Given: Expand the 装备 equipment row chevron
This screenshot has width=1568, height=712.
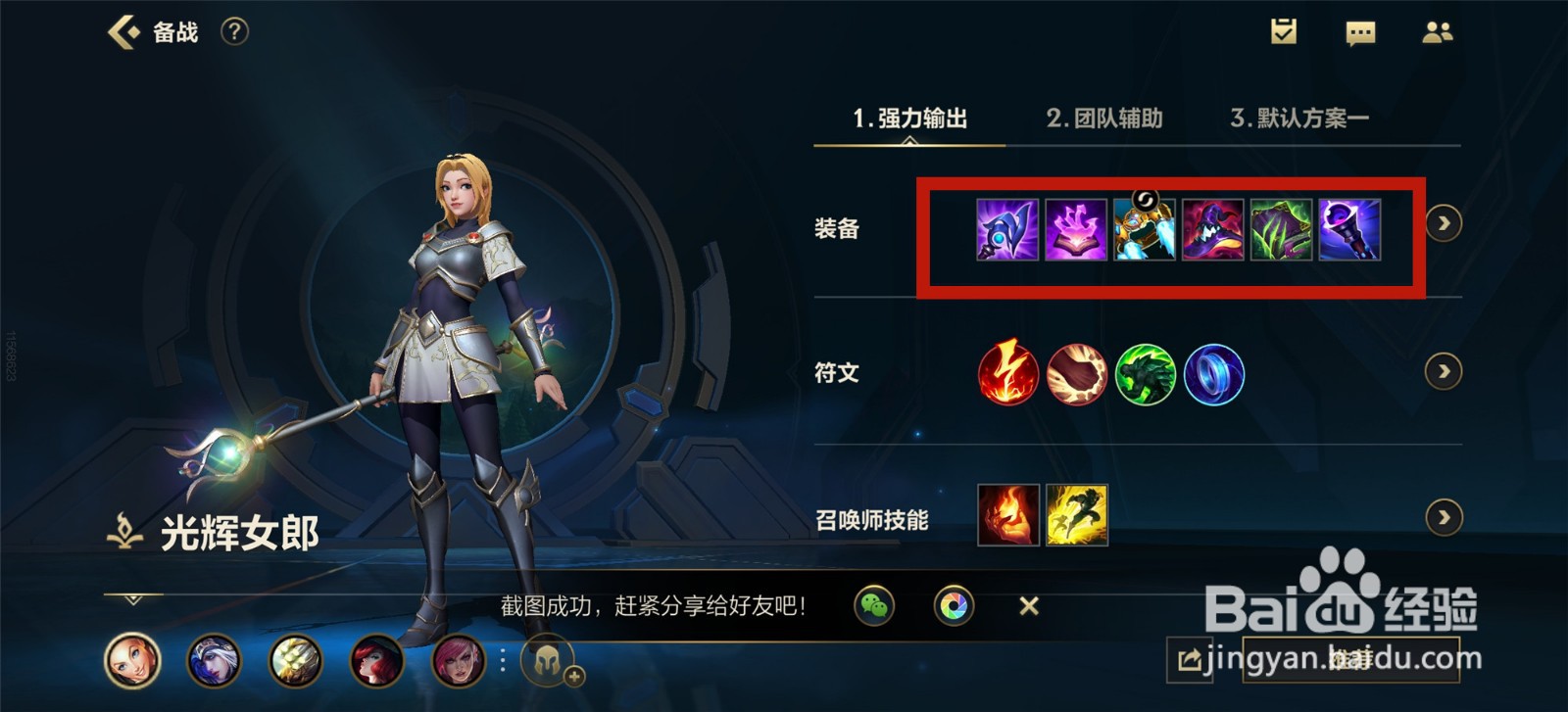Looking at the screenshot, I should 1444,224.
